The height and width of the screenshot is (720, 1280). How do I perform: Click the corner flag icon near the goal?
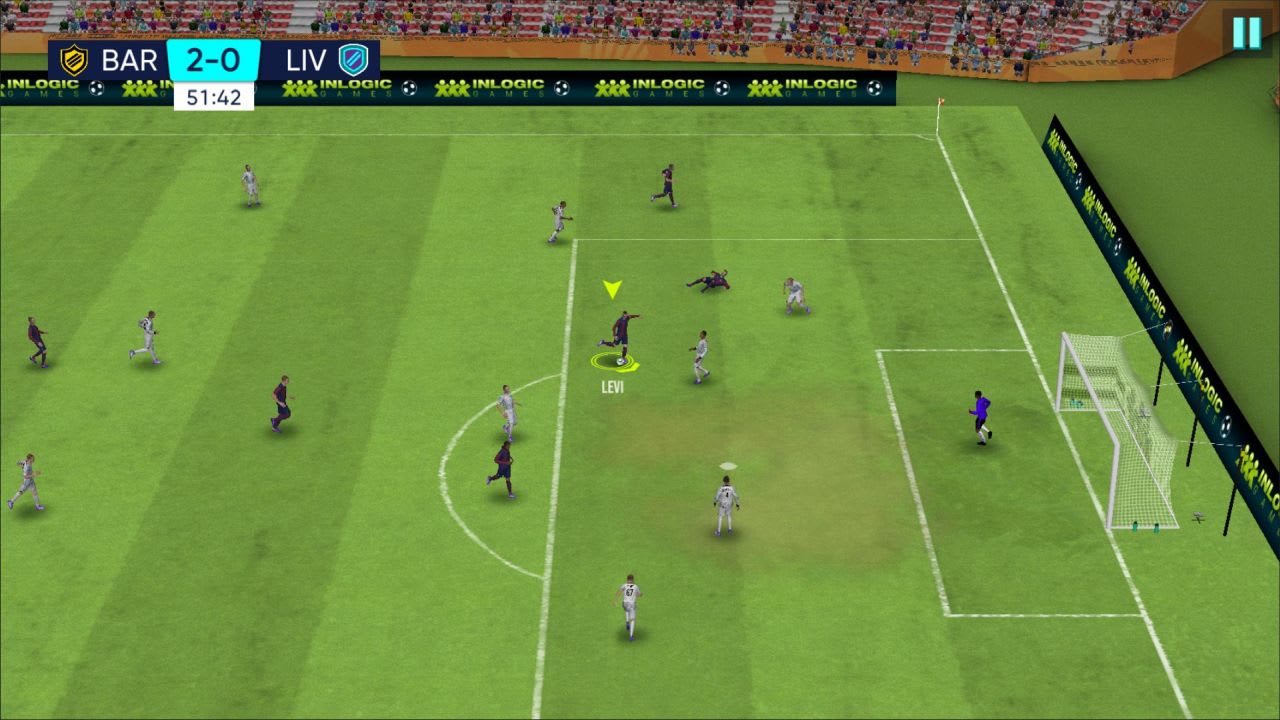[x=941, y=102]
